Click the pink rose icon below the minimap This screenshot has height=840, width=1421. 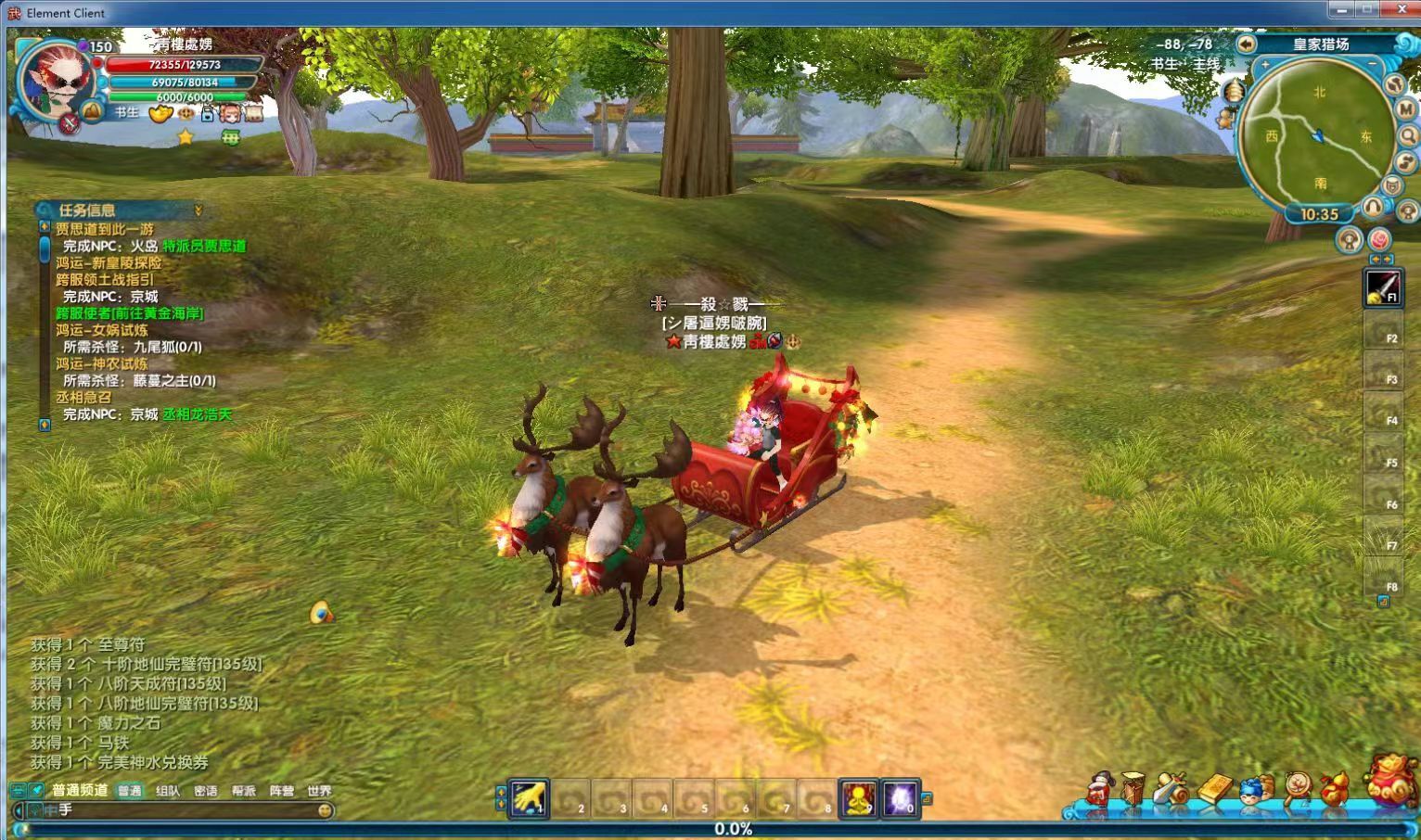point(1379,240)
